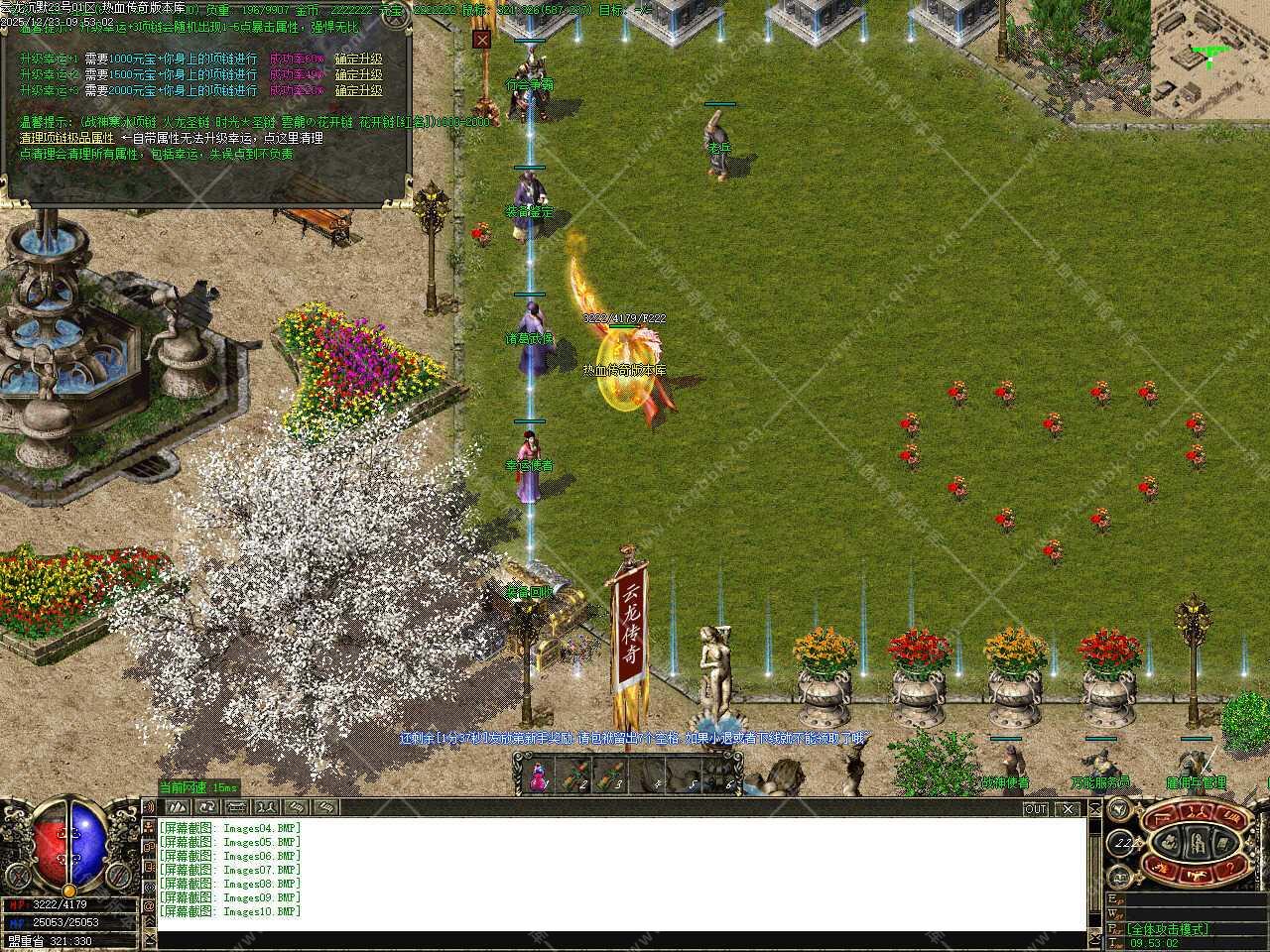This screenshot has height=952, width=1270.
Task: Confirm the Lucky +2 necklace upgrade
Action: [358, 74]
